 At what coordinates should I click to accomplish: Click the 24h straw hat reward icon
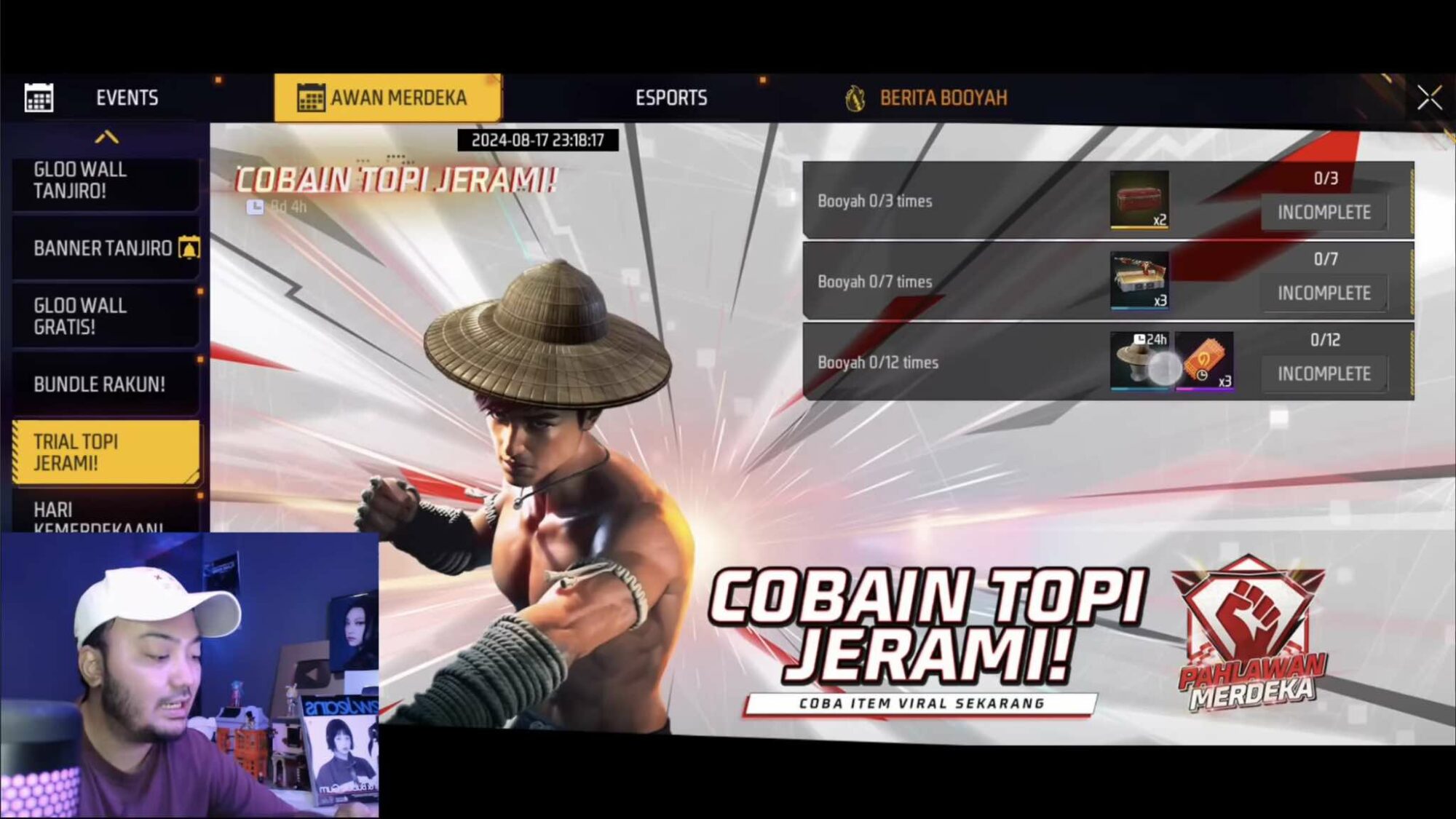[x=1139, y=362]
